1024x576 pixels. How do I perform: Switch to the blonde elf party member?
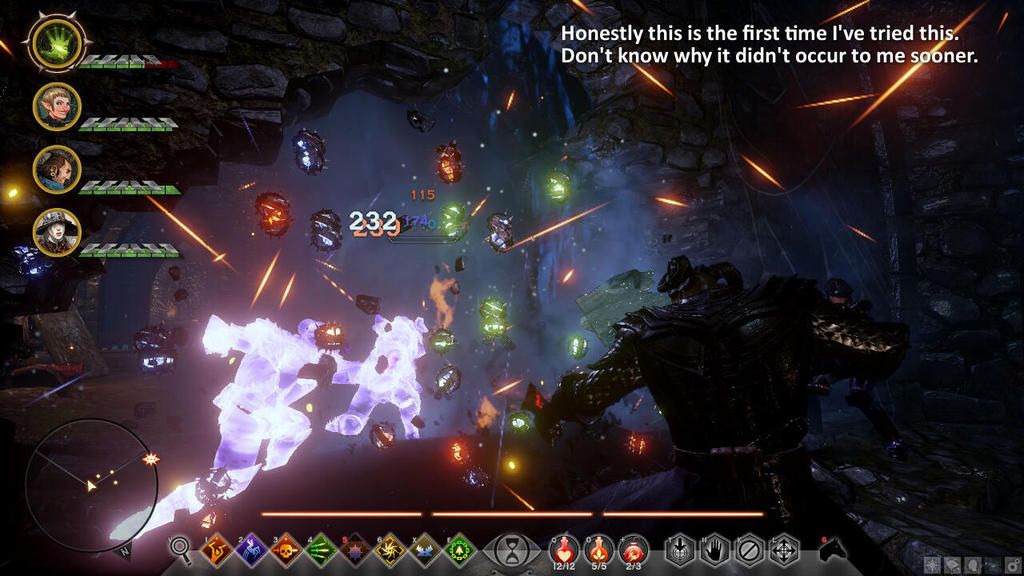click(x=56, y=106)
